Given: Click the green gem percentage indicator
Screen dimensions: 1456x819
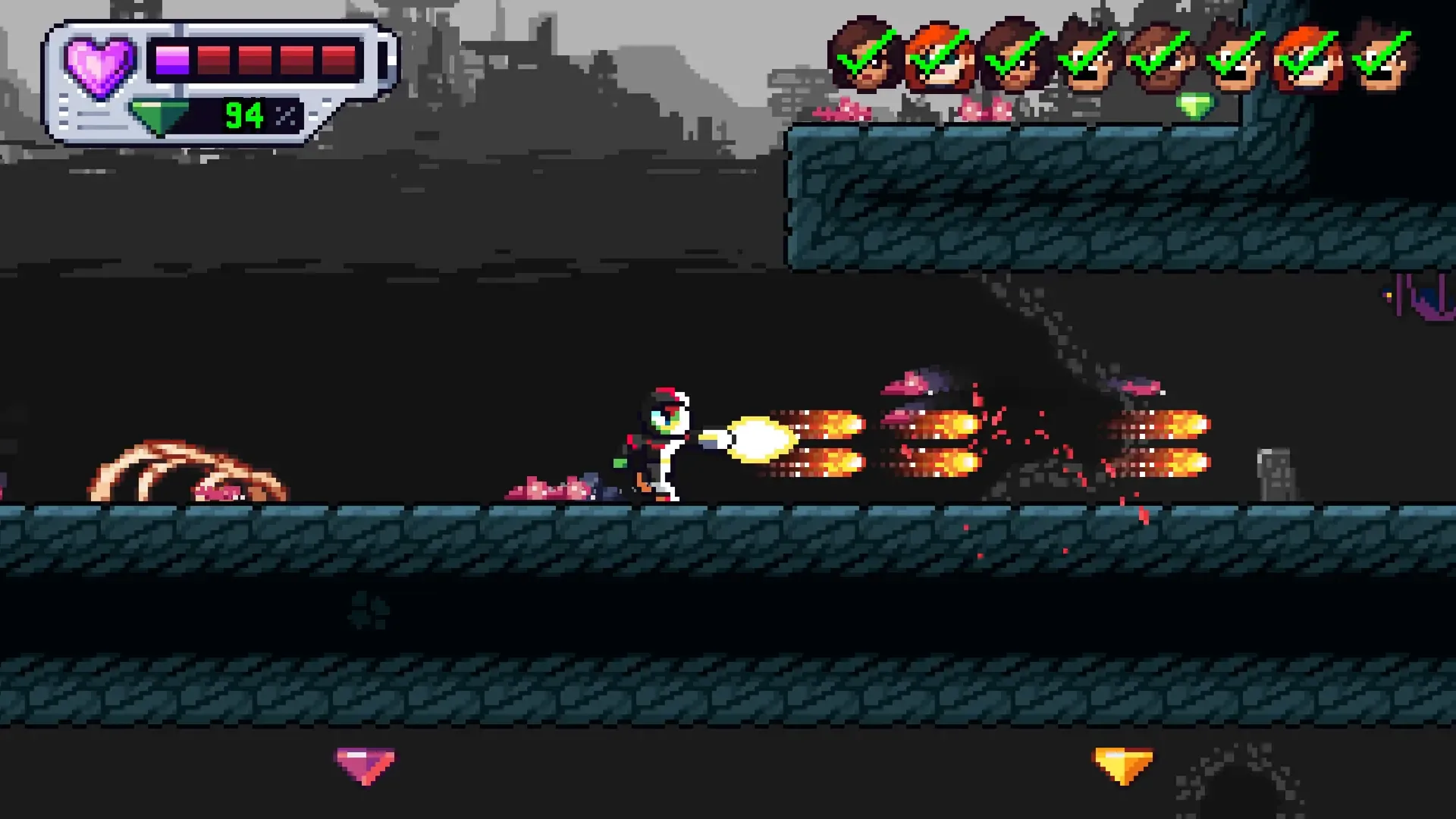Looking at the screenshot, I should pyautogui.click(x=241, y=115).
